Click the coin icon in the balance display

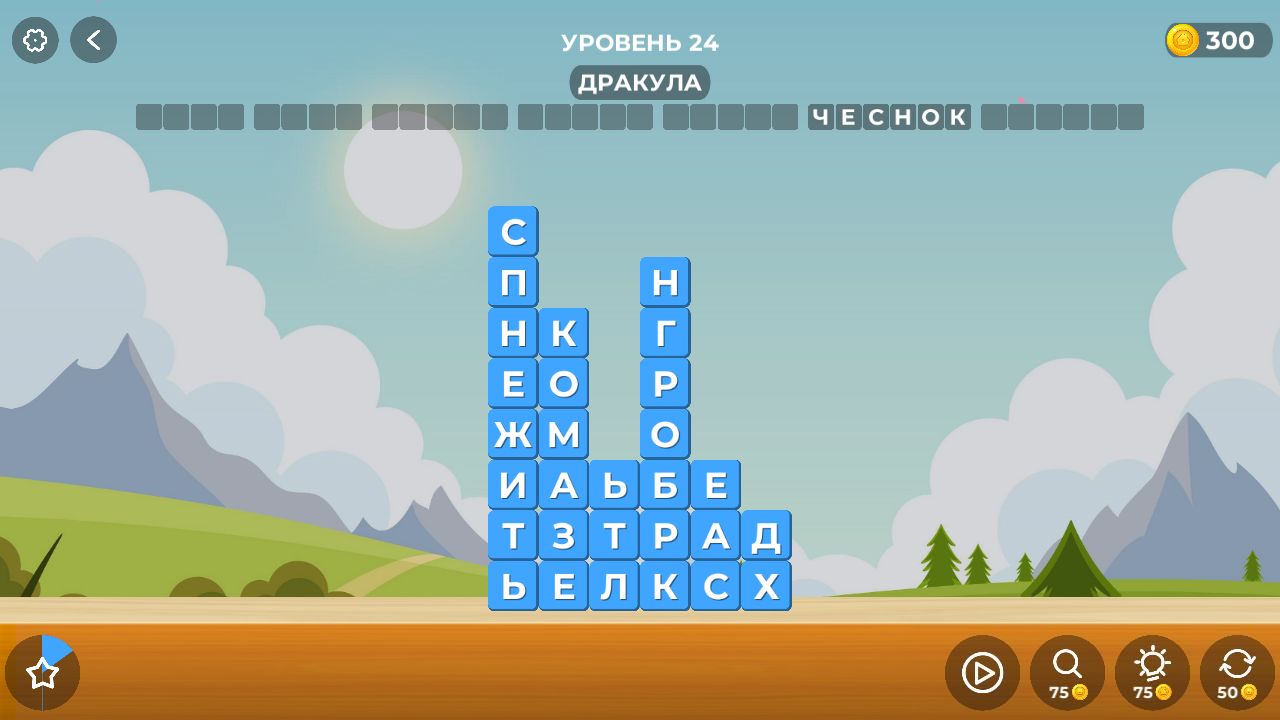point(1181,40)
